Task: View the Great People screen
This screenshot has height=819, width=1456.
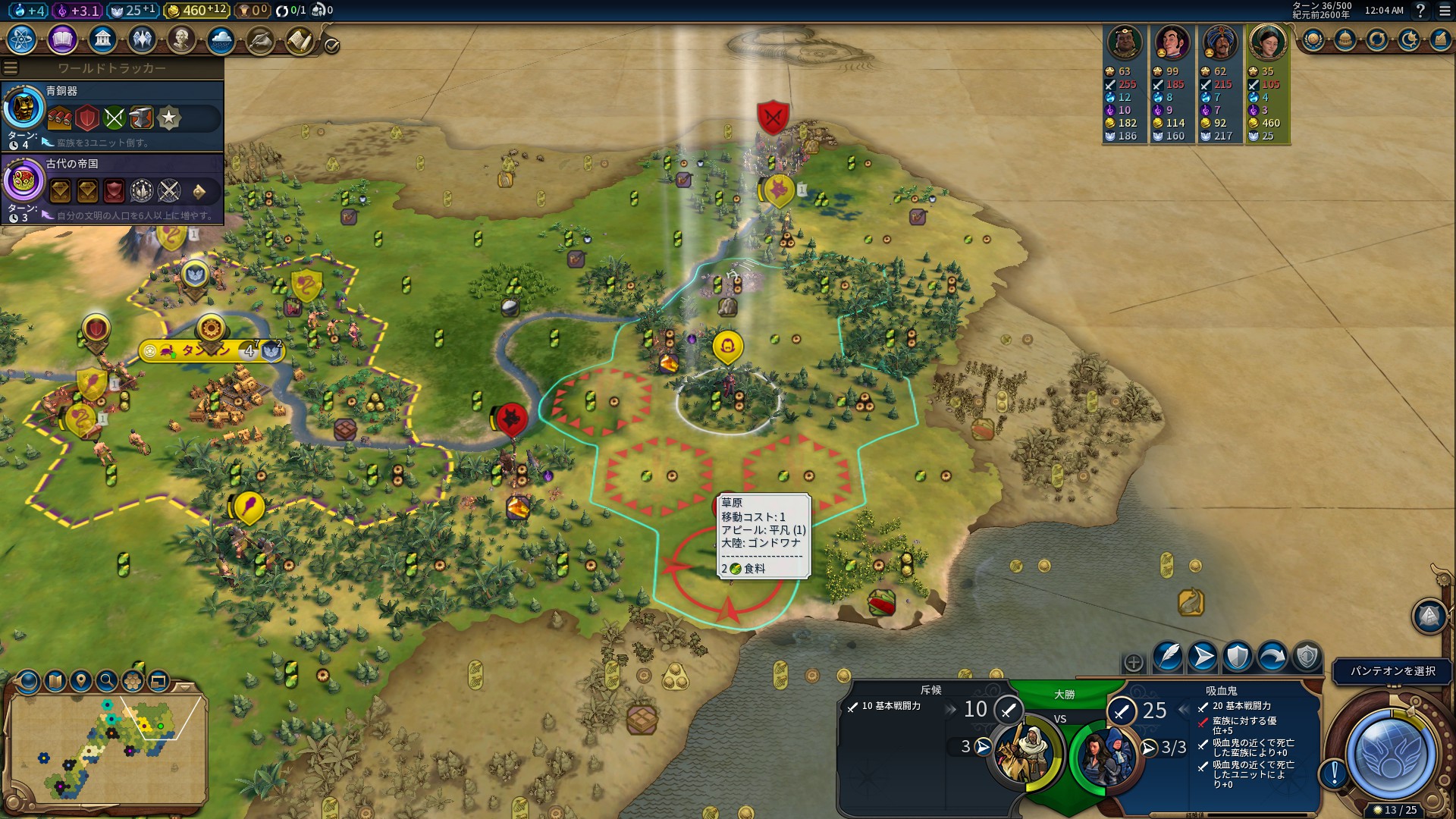Action: (x=183, y=40)
